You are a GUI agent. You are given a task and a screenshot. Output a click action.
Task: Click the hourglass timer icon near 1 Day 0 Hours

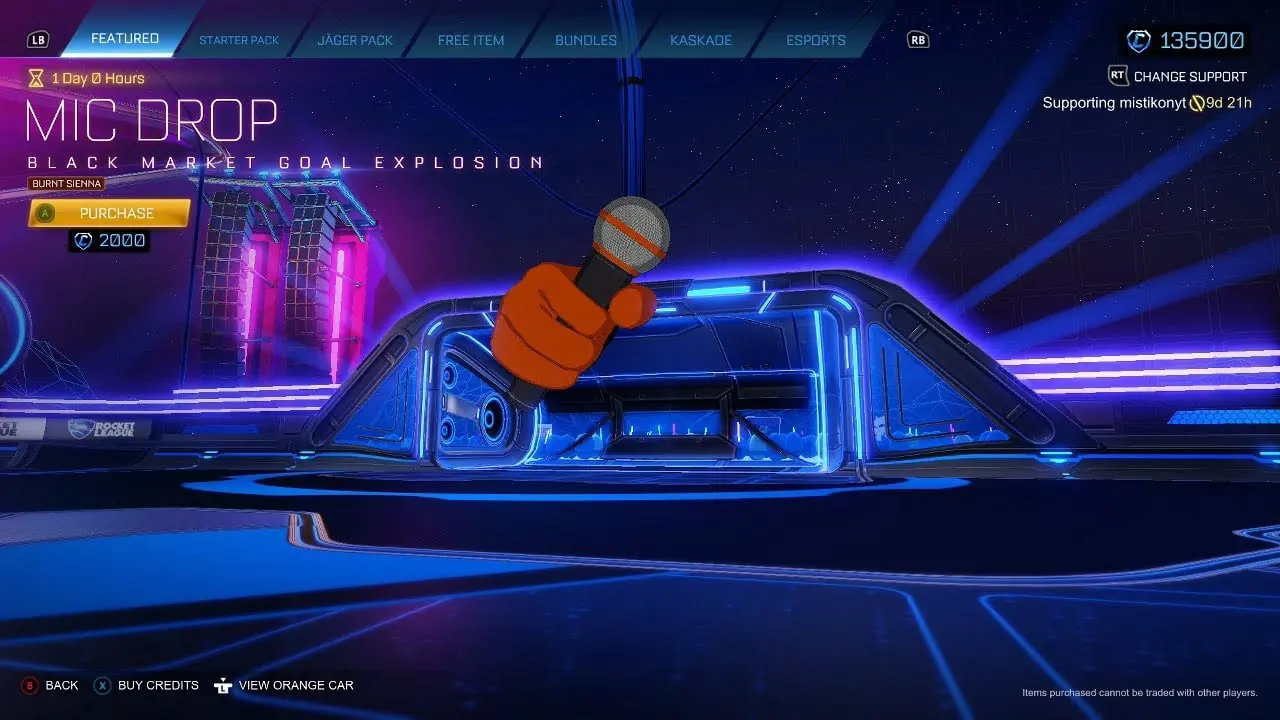click(x=37, y=78)
